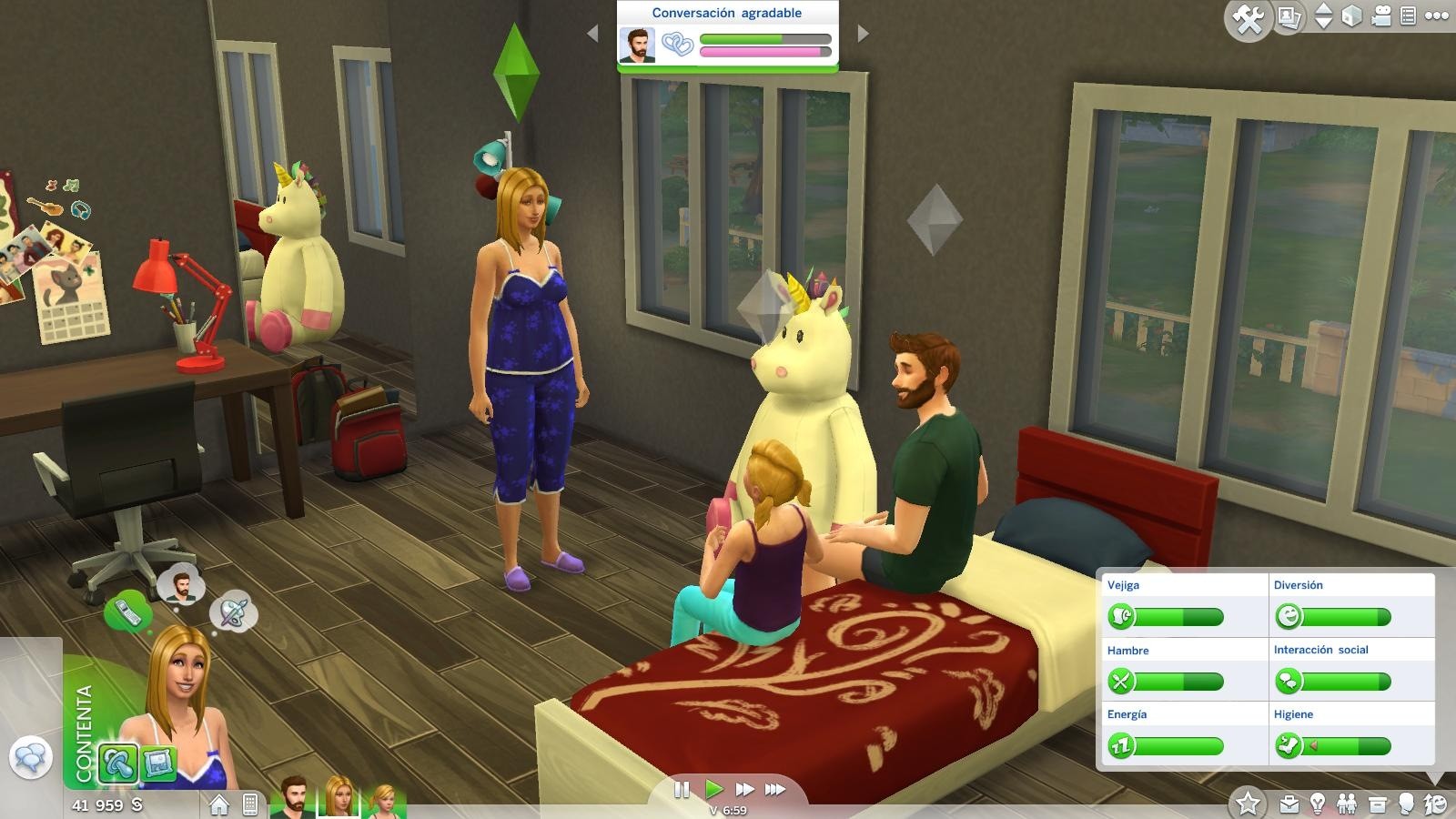The height and width of the screenshot is (819, 1456).
Task: Enable ultra speed with the triple arrow
Action: pos(773,791)
